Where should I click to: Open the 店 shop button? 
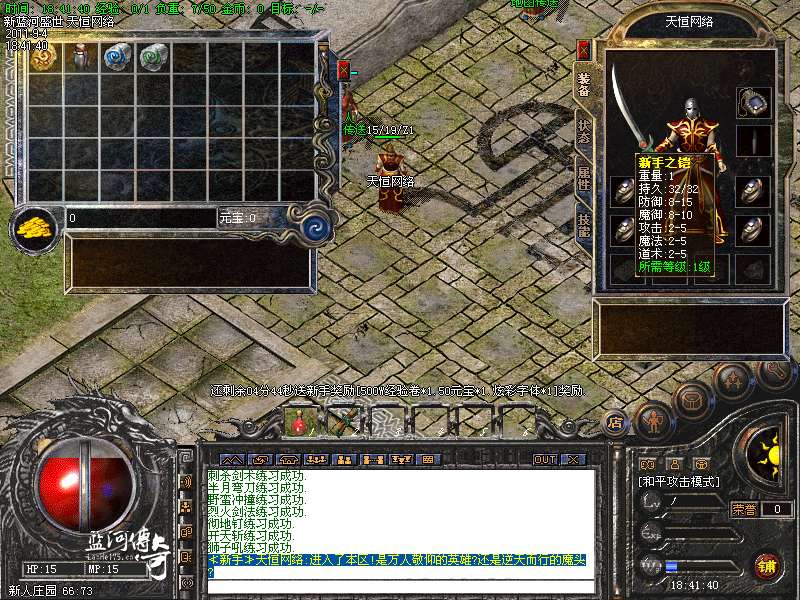[615, 421]
